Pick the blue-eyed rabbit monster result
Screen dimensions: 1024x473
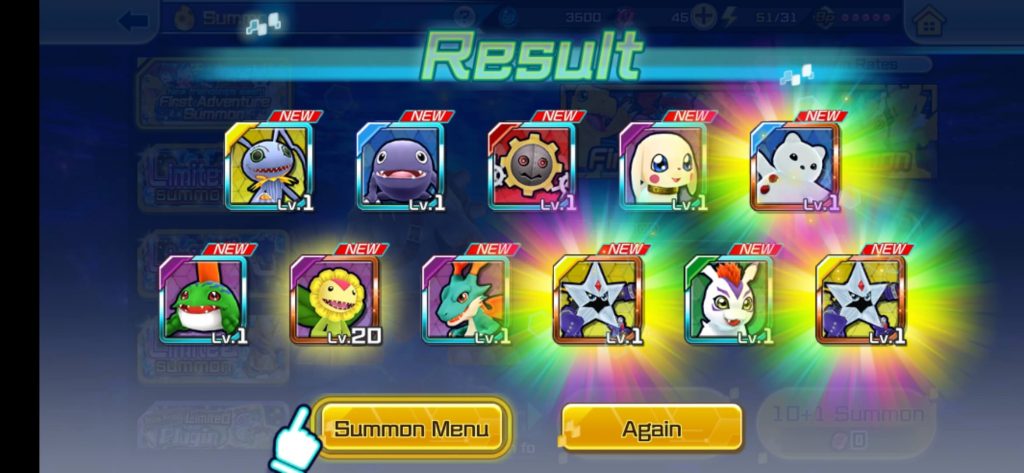pyautogui.click(x=268, y=166)
